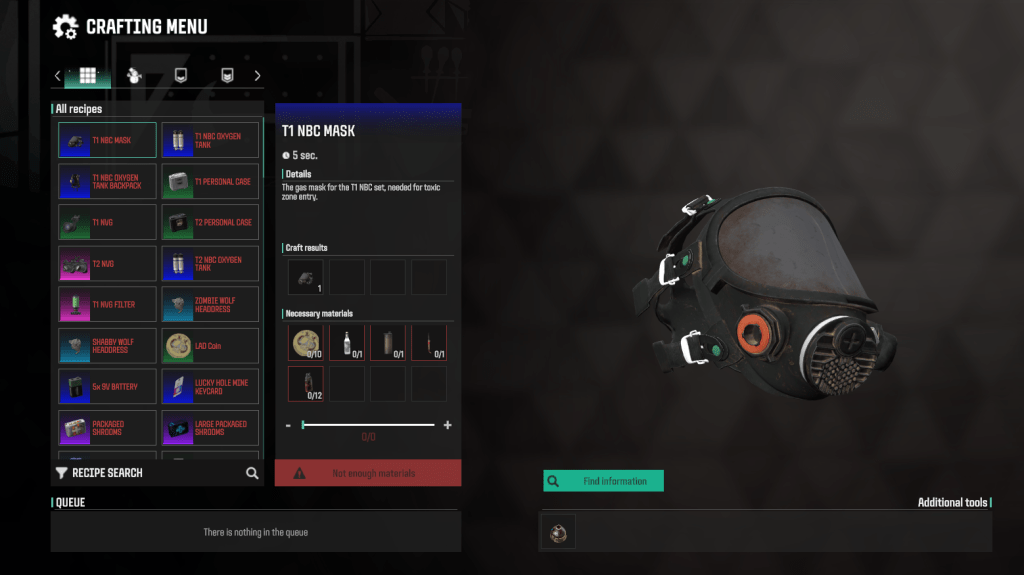Viewport: 1024px width, 575px height.
Task: Open the Lucky Hole Mine Keycard recipe
Action: click(x=210, y=386)
